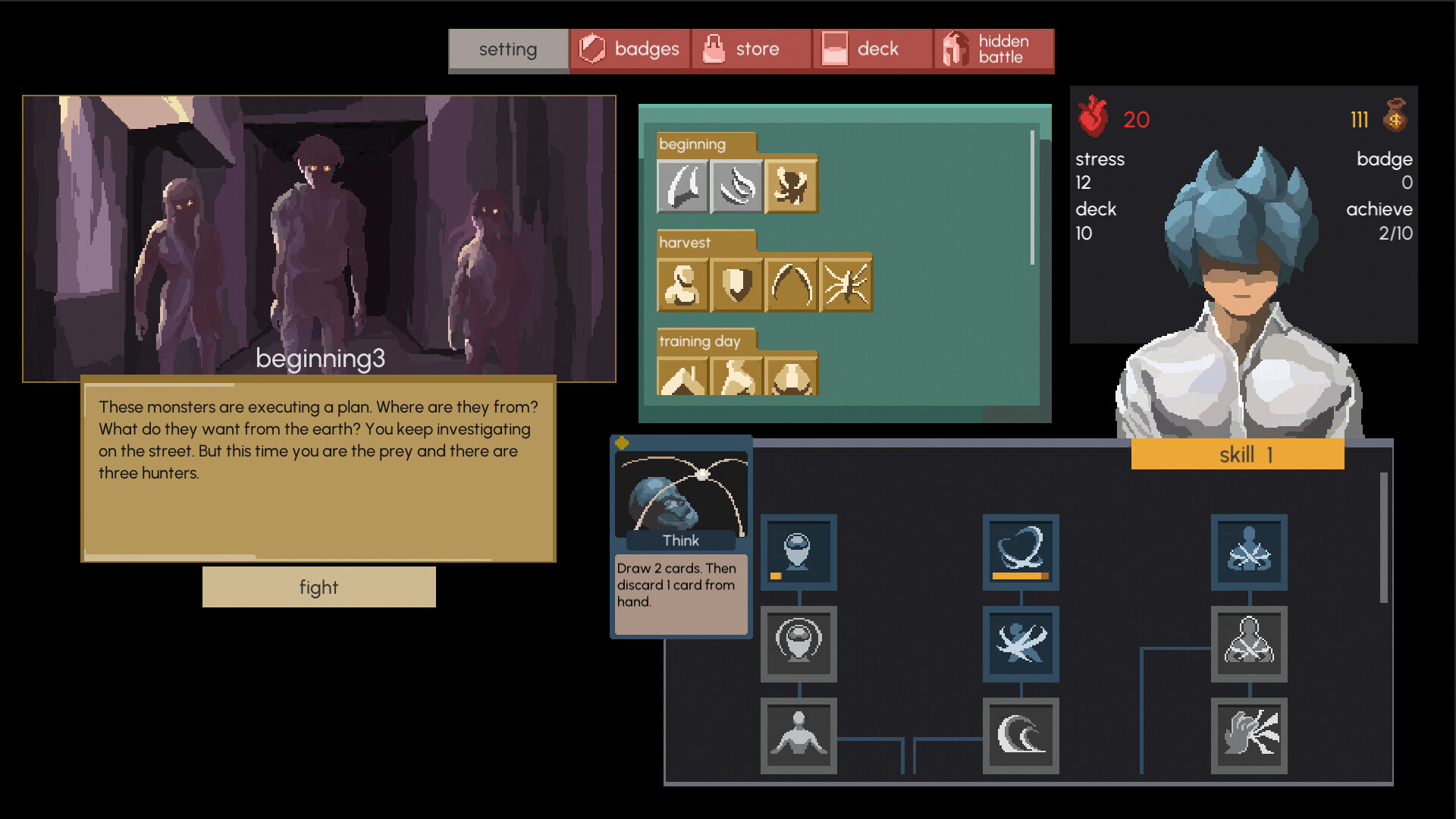Click the red heart stress icon
Screen dimensions: 1456x819
coord(1093,118)
